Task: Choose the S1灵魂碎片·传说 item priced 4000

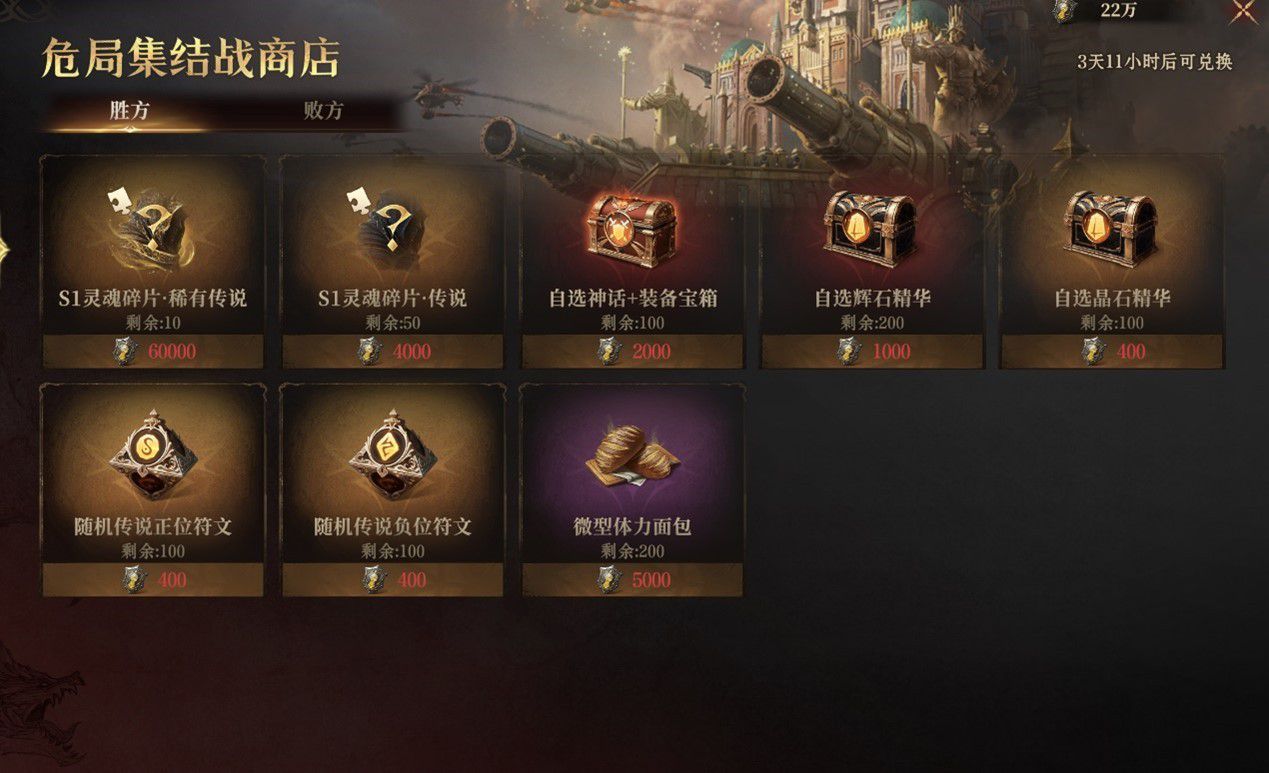Action: (393, 262)
